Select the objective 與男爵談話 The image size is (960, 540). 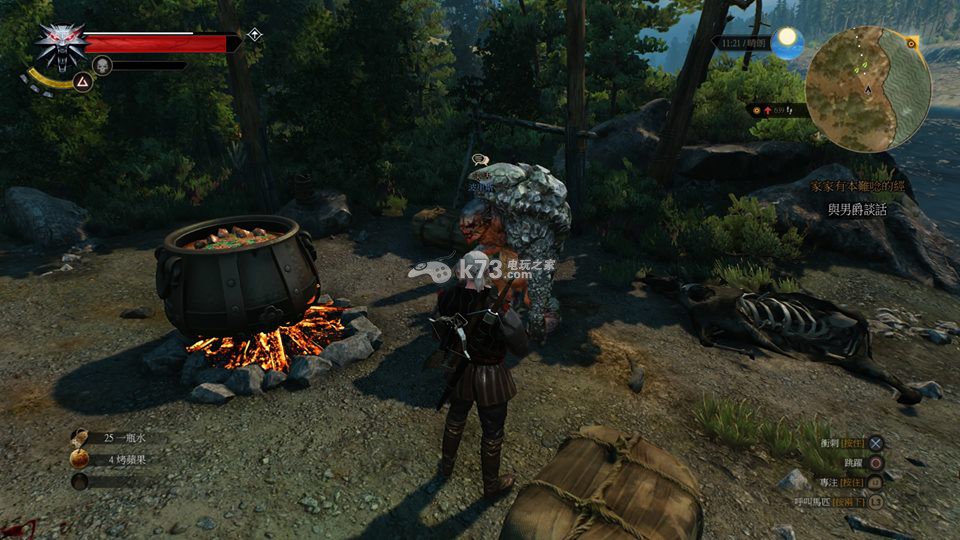coord(861,209)
